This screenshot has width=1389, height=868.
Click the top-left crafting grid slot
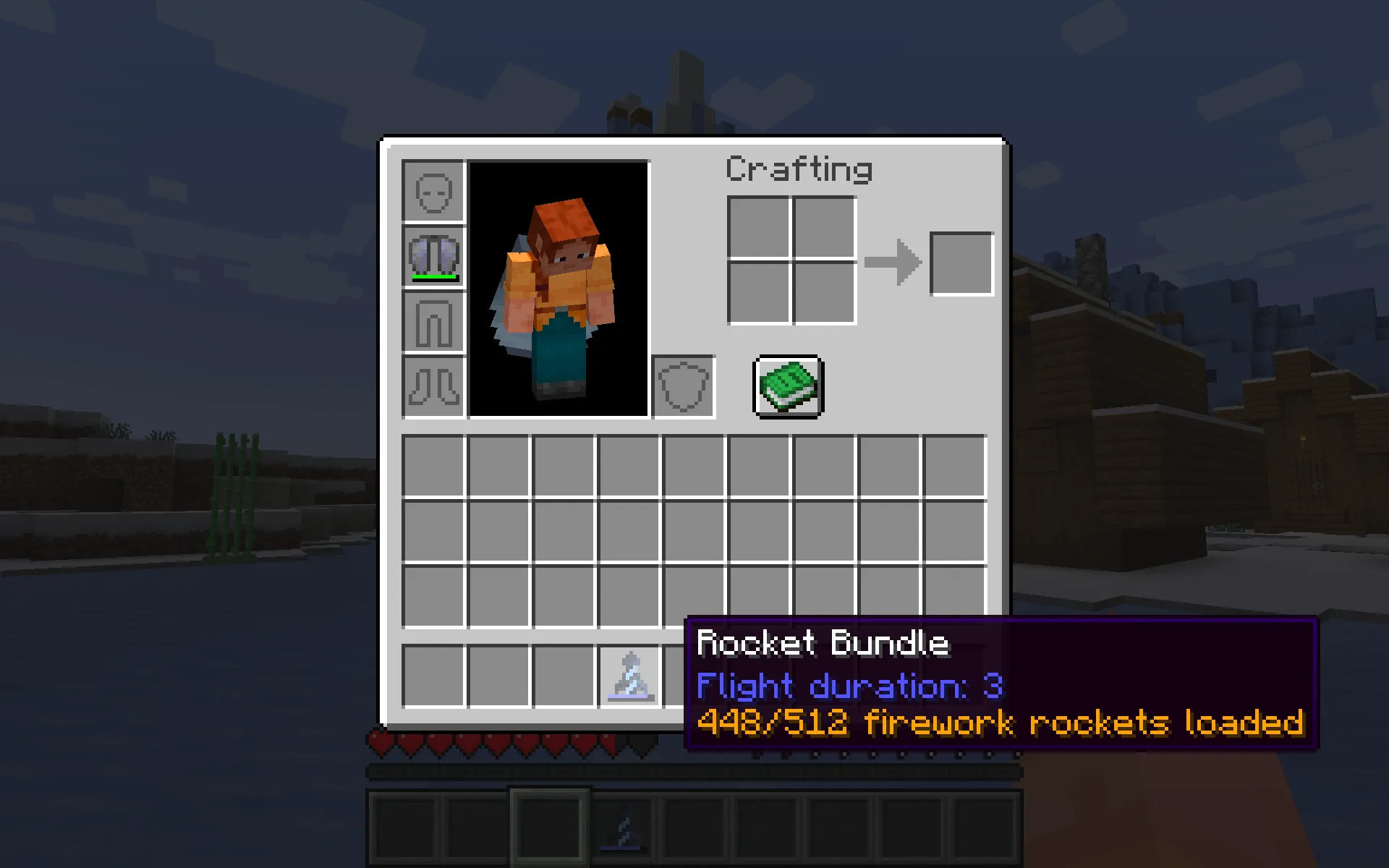click(760, 229)
